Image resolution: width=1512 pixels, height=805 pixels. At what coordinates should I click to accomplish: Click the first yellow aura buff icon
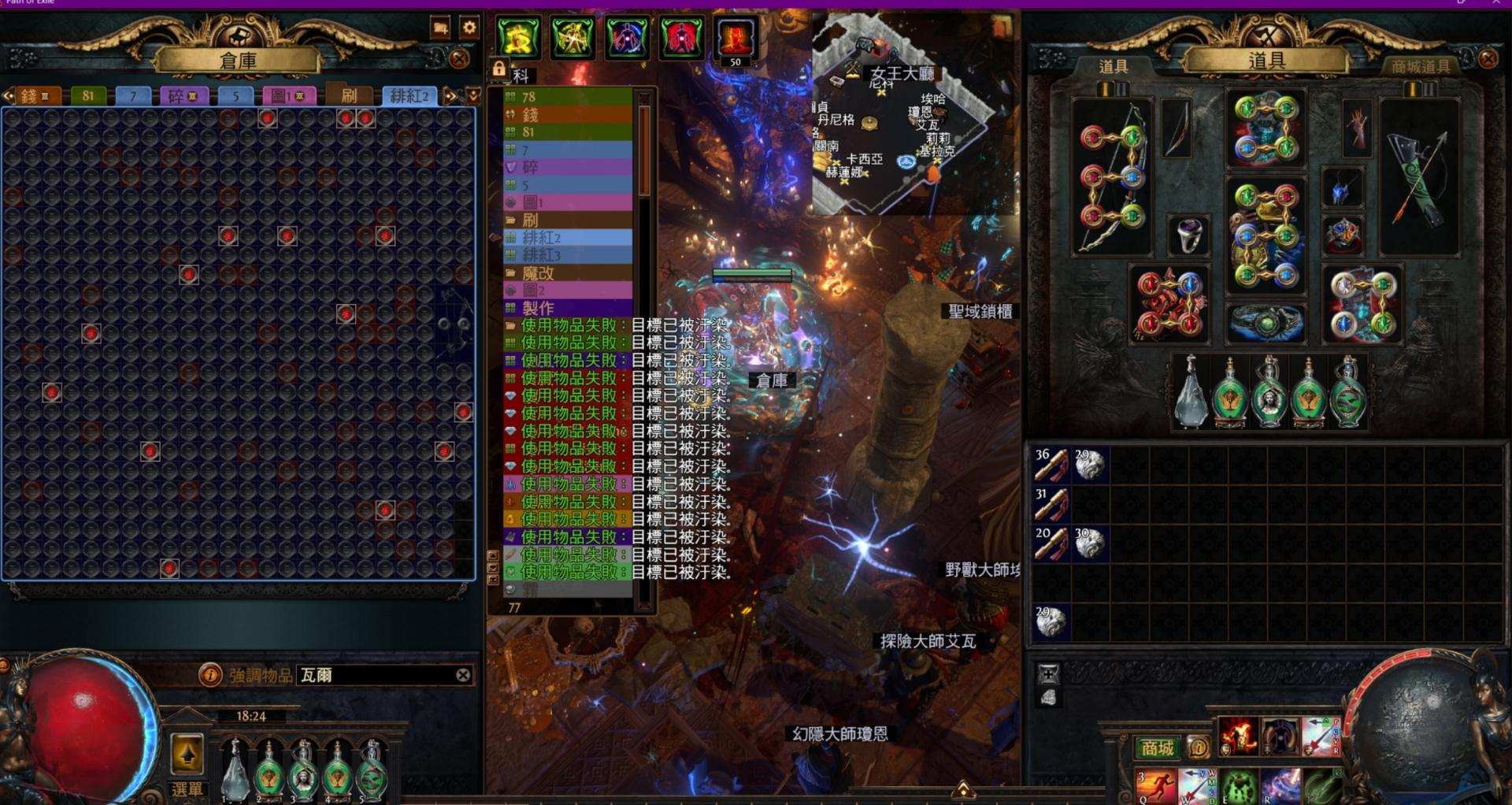[x=520, y=35]
